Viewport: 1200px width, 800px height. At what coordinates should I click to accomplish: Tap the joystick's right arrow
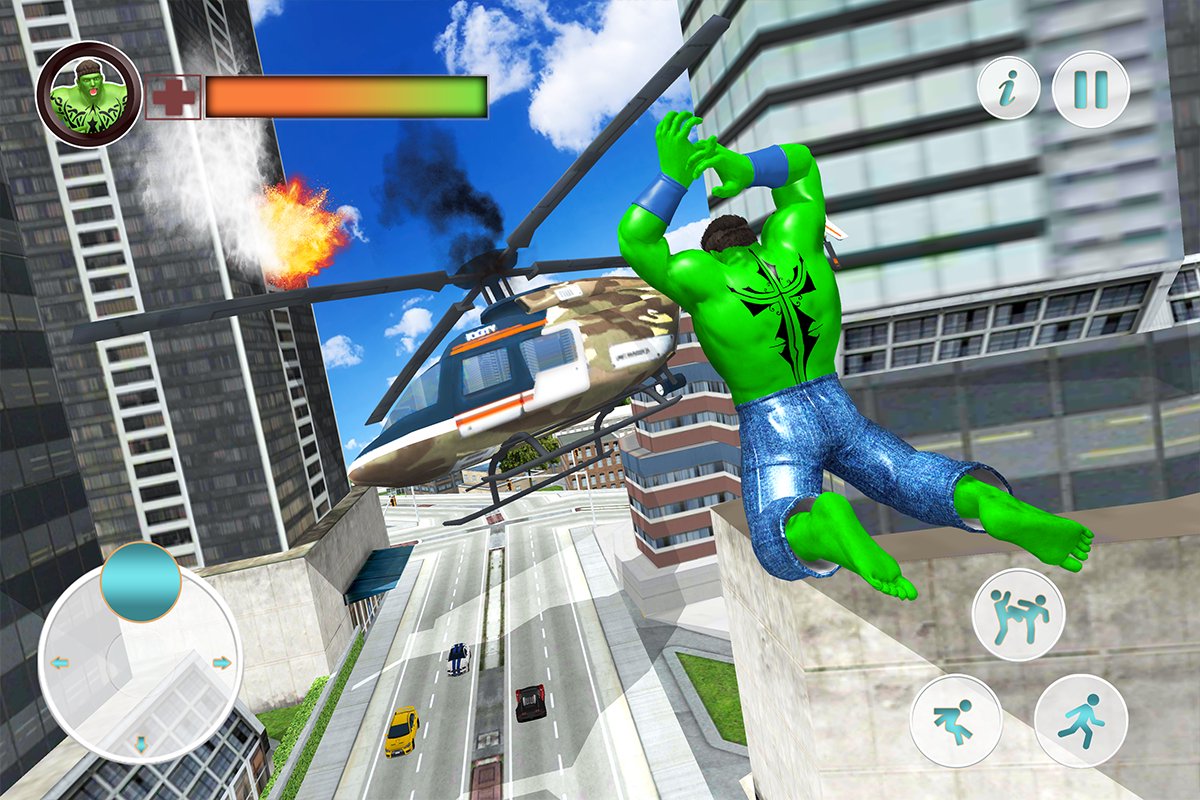pyautogui.click(x=222, y=662)
